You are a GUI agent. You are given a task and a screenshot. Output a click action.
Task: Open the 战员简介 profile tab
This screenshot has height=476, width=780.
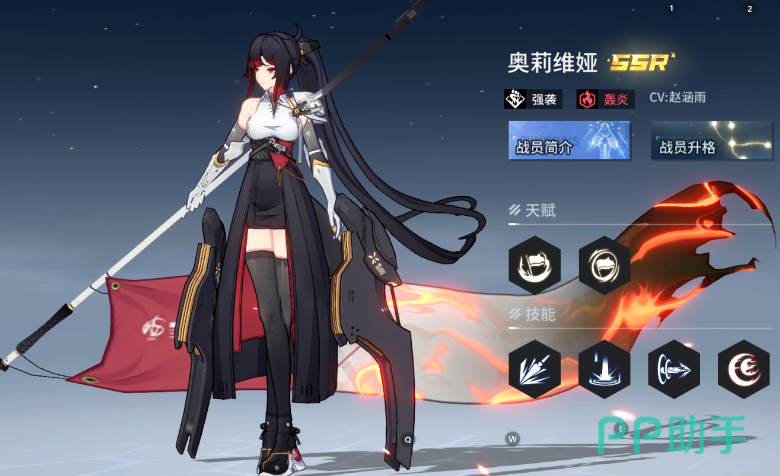[x=569, y=141]
